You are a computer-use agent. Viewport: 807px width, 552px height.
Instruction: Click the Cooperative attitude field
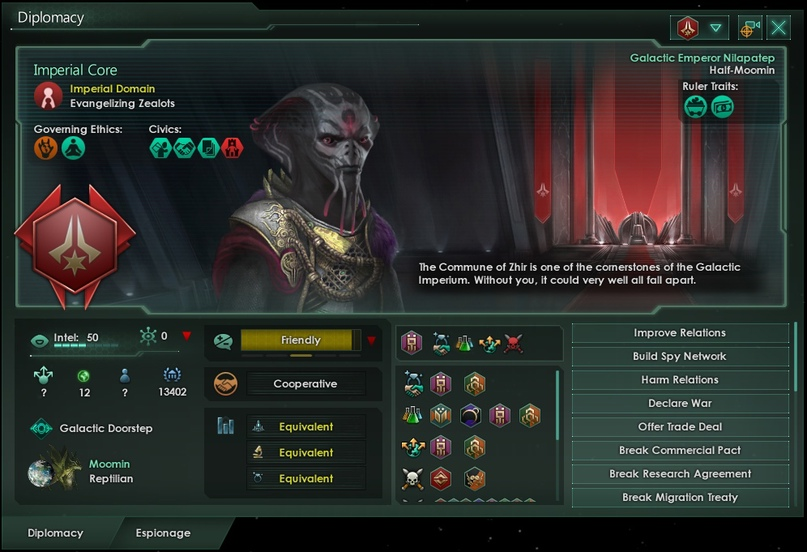[306, 384]
